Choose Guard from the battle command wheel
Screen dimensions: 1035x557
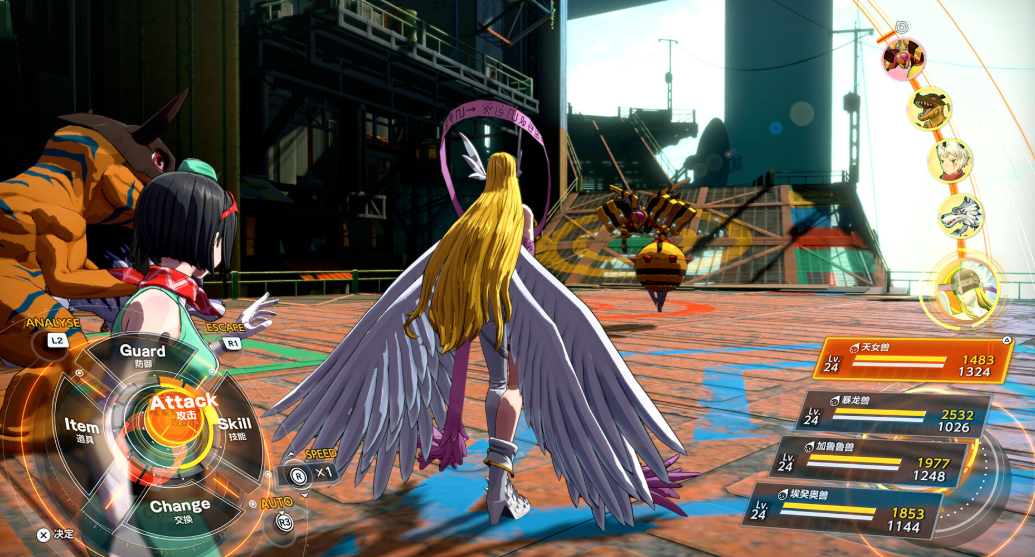point(143,356)
